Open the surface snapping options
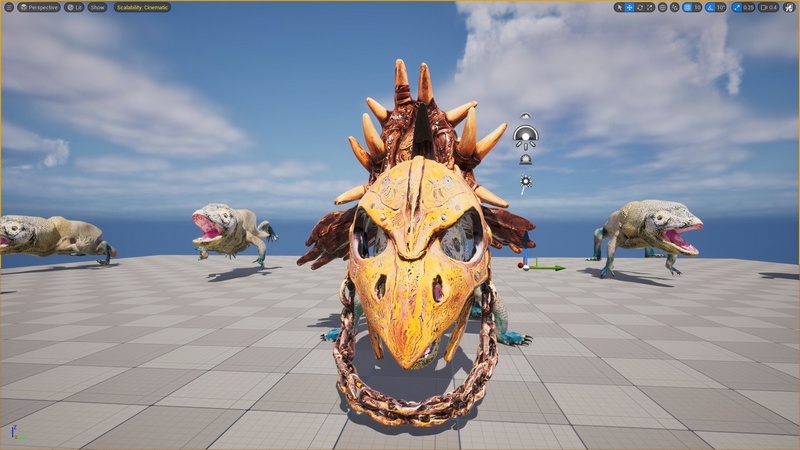Image resolution: width=800 pixels, height=450 pixels. (675, 7)
